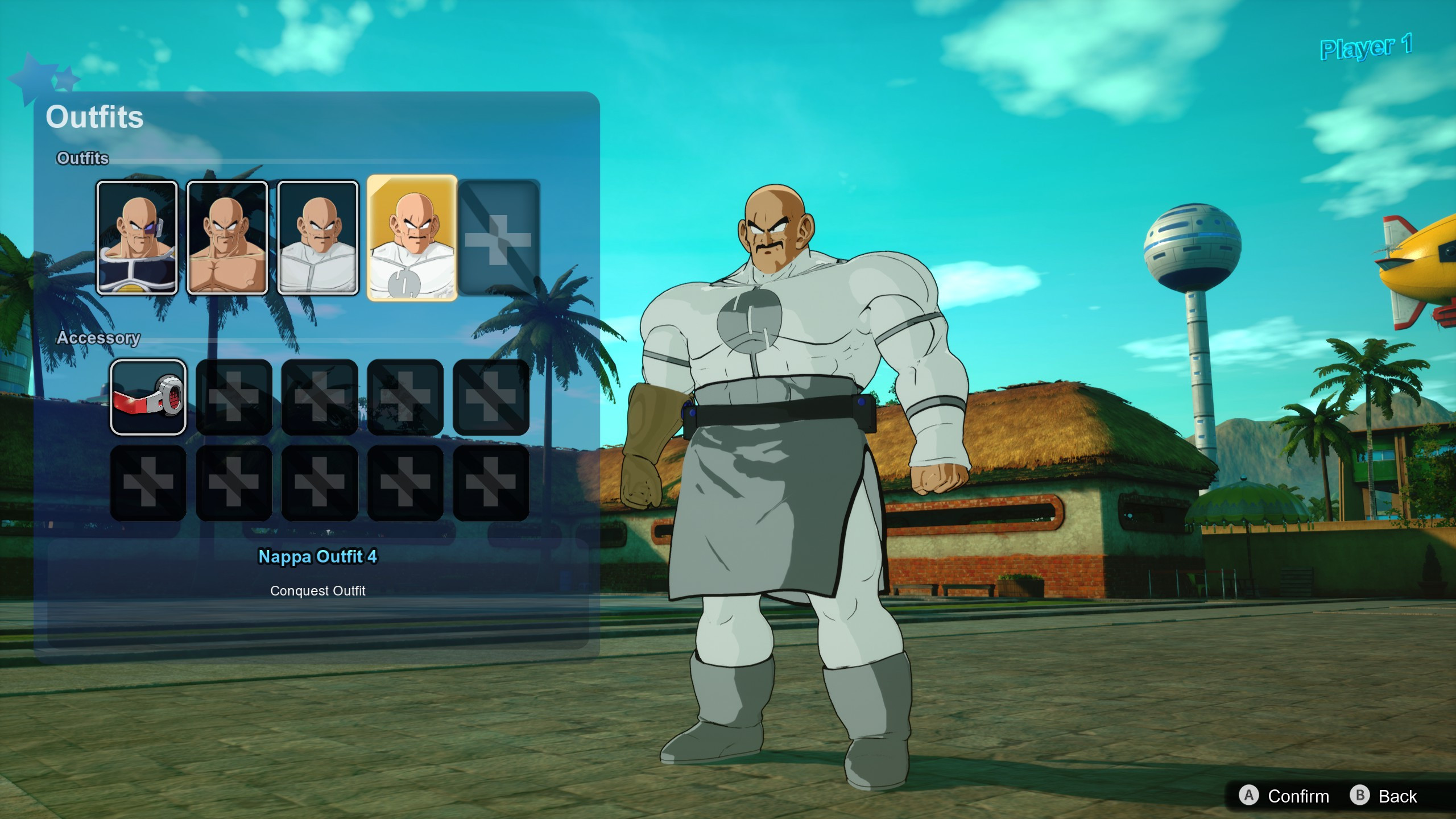
Task: Select the Player 1 label
Action: coord(1364,48)
